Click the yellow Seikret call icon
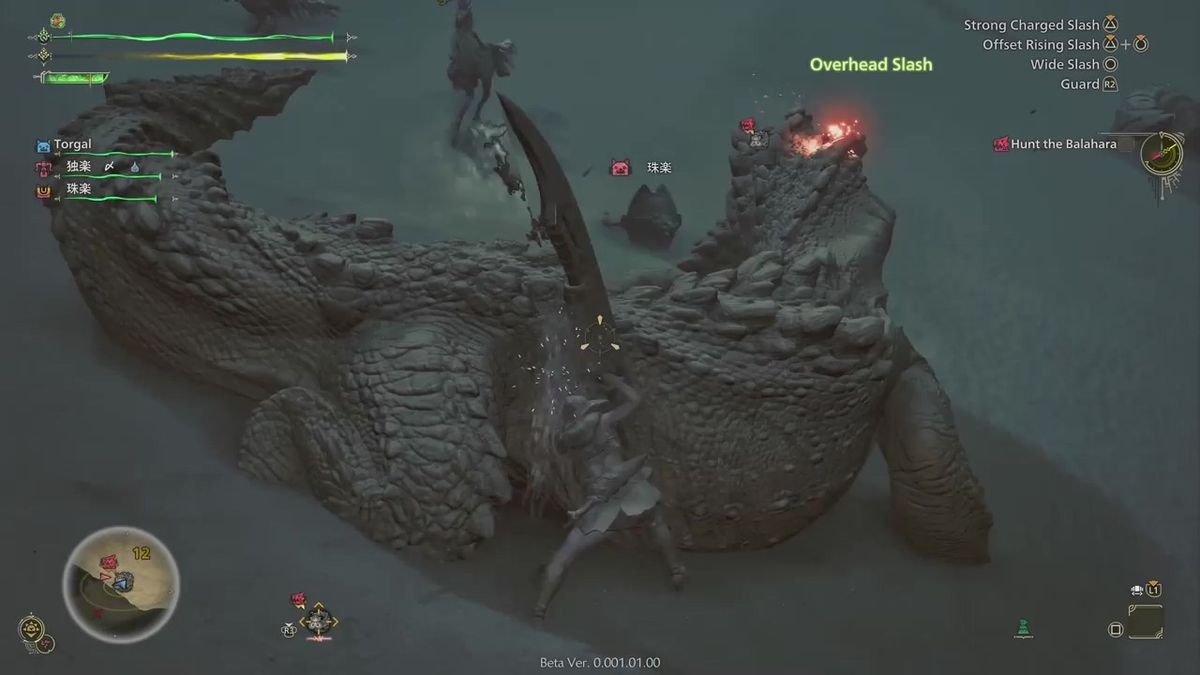The width and height of the screenshot is (1200, 675). click(31, 629)
